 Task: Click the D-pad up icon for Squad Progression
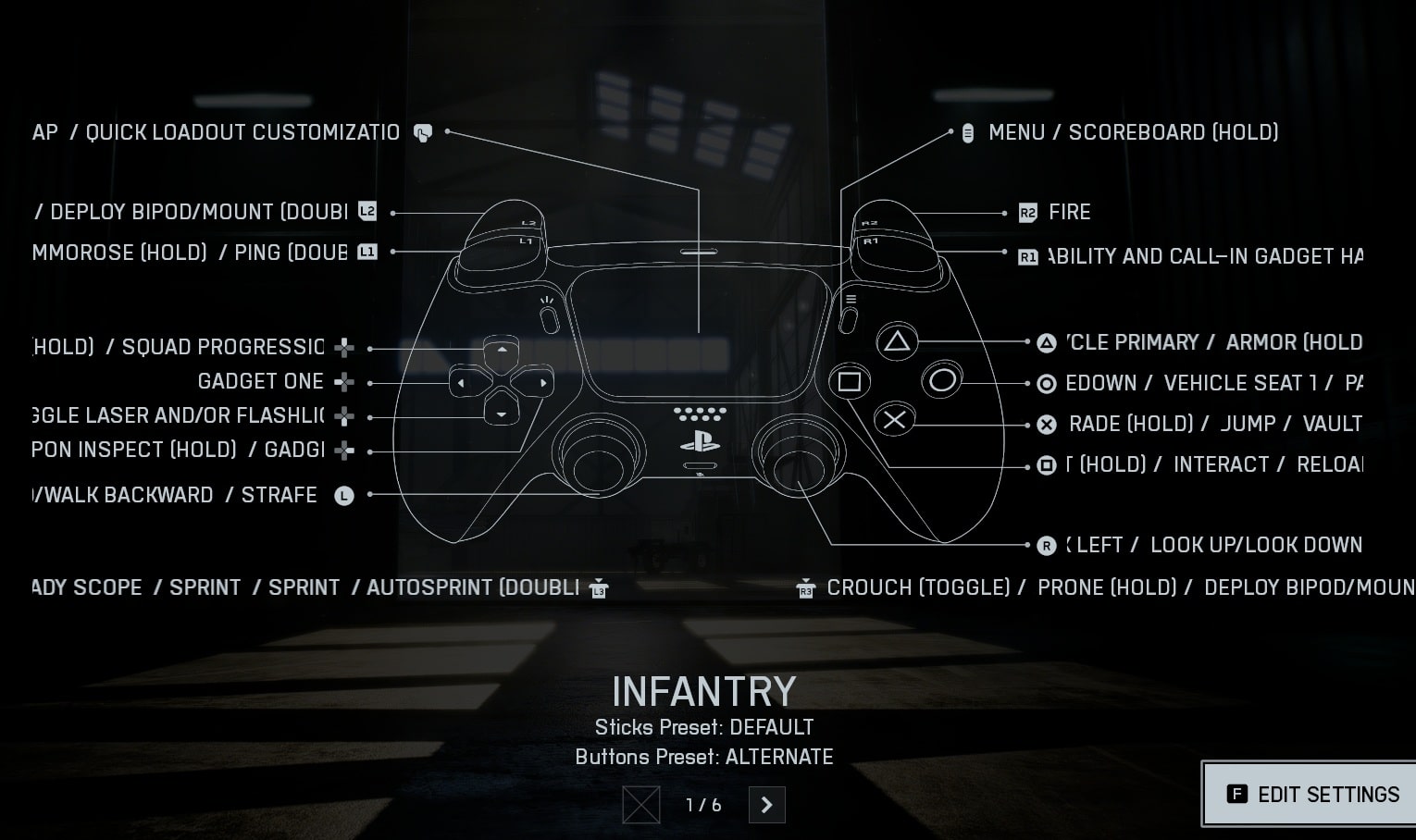coord(343,348)
